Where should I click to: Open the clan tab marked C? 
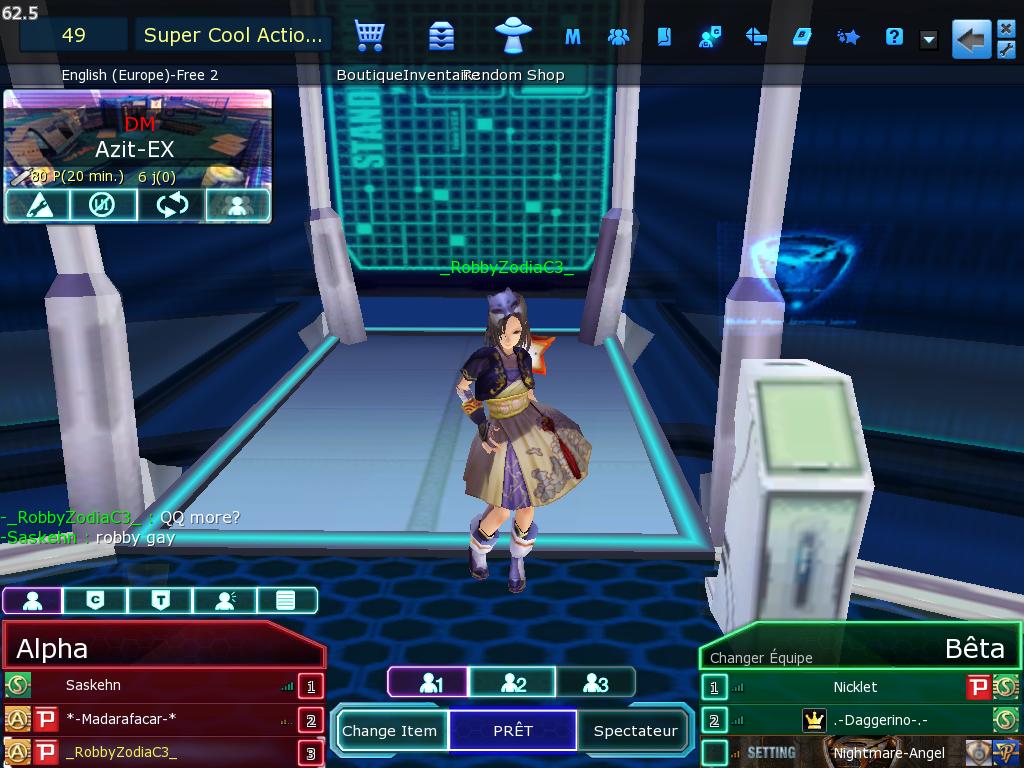95,600
